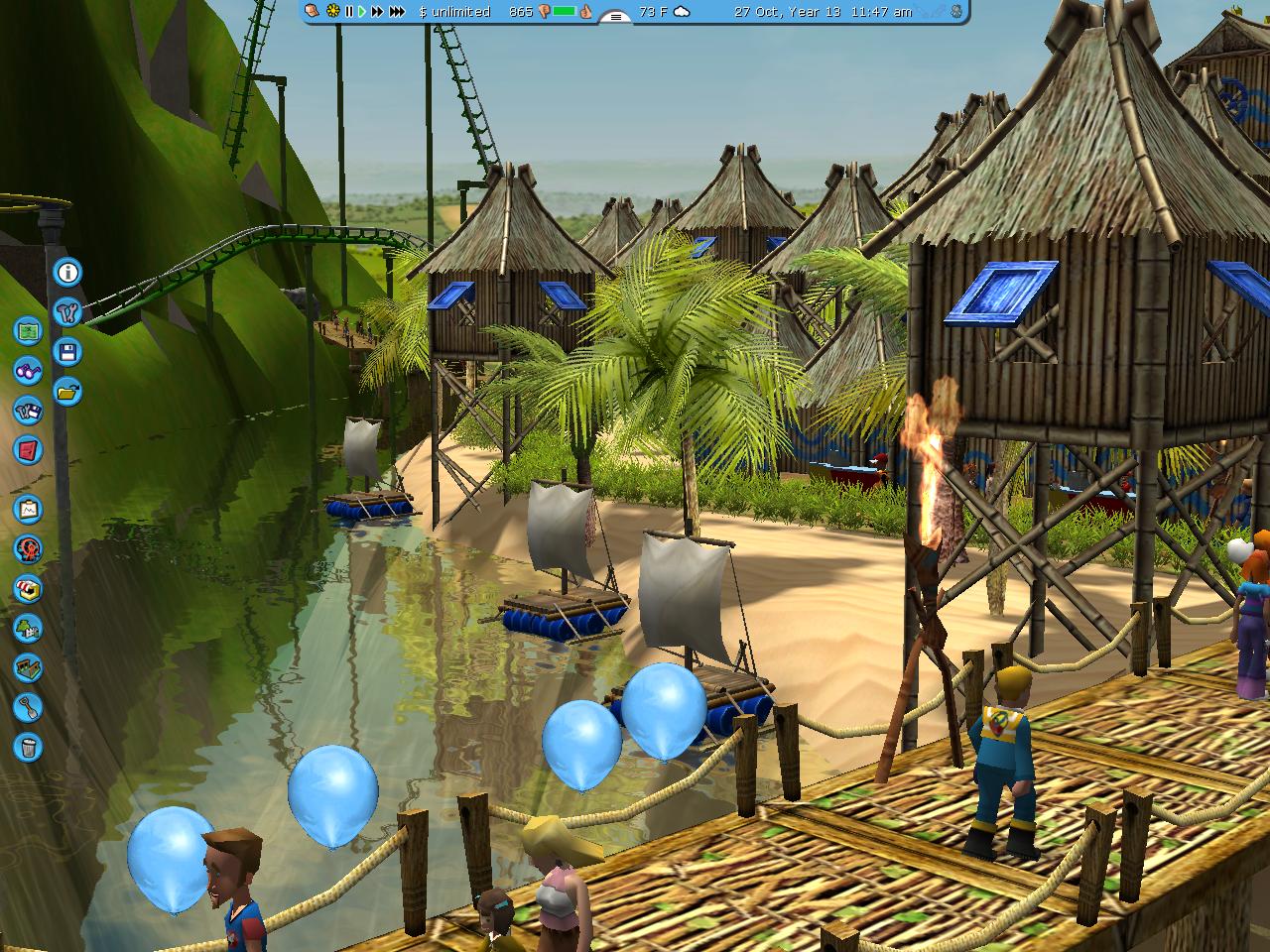Image resolution: width=1270 pixels, height=952 pixels.
Task: Activate the trash can delete tool
Action: click(28, 747)
